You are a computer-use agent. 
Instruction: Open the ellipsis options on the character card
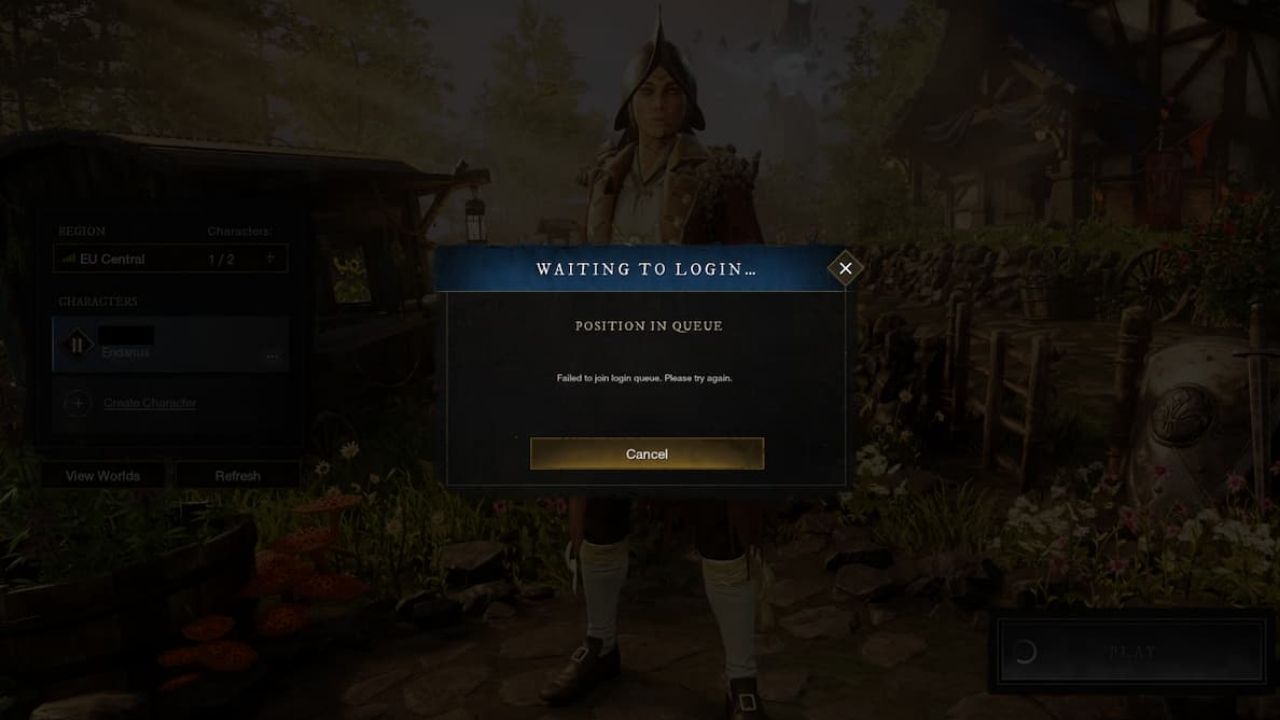coord(272,356)
